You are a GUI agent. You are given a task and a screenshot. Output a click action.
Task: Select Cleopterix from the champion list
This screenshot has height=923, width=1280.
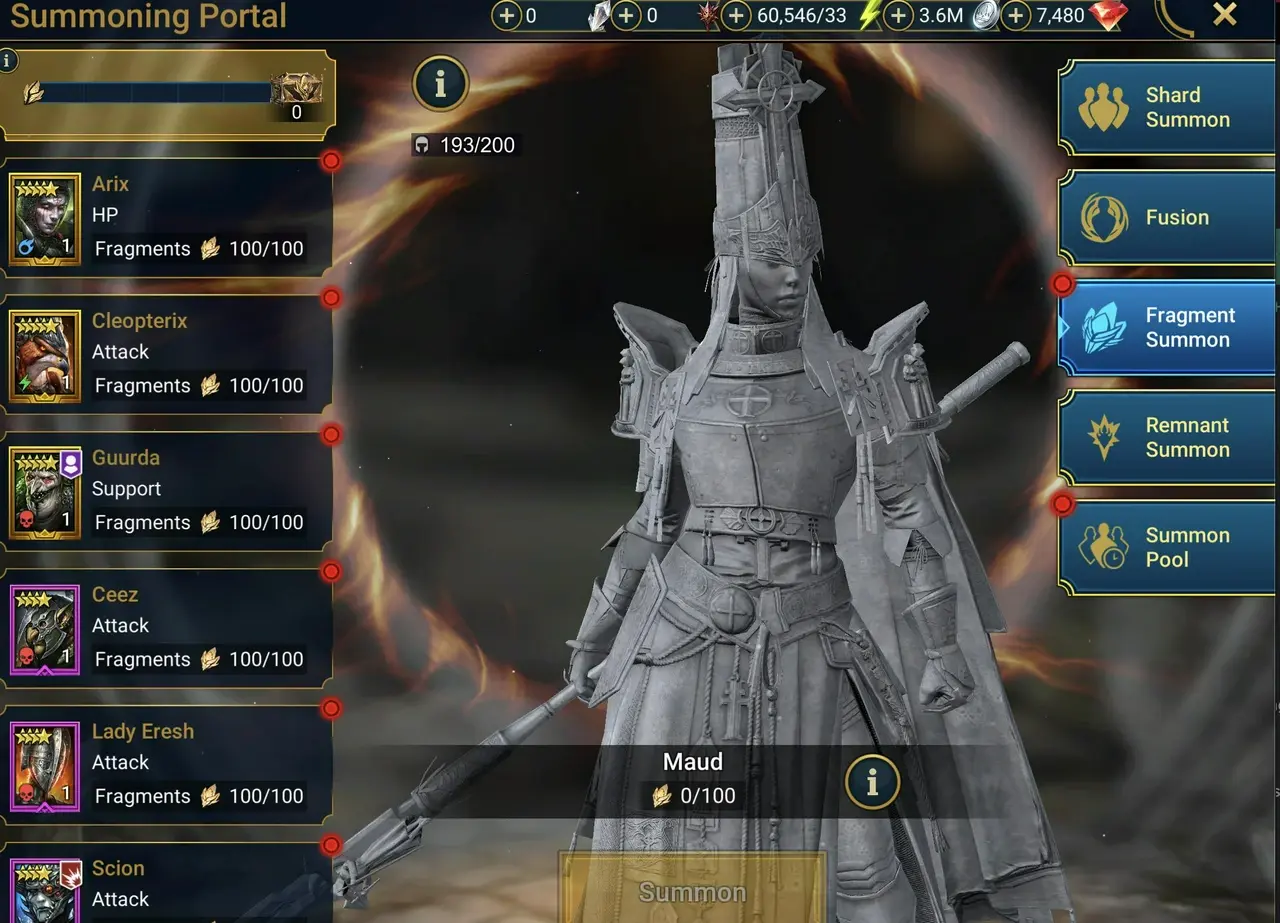click(x=165, y=353)
